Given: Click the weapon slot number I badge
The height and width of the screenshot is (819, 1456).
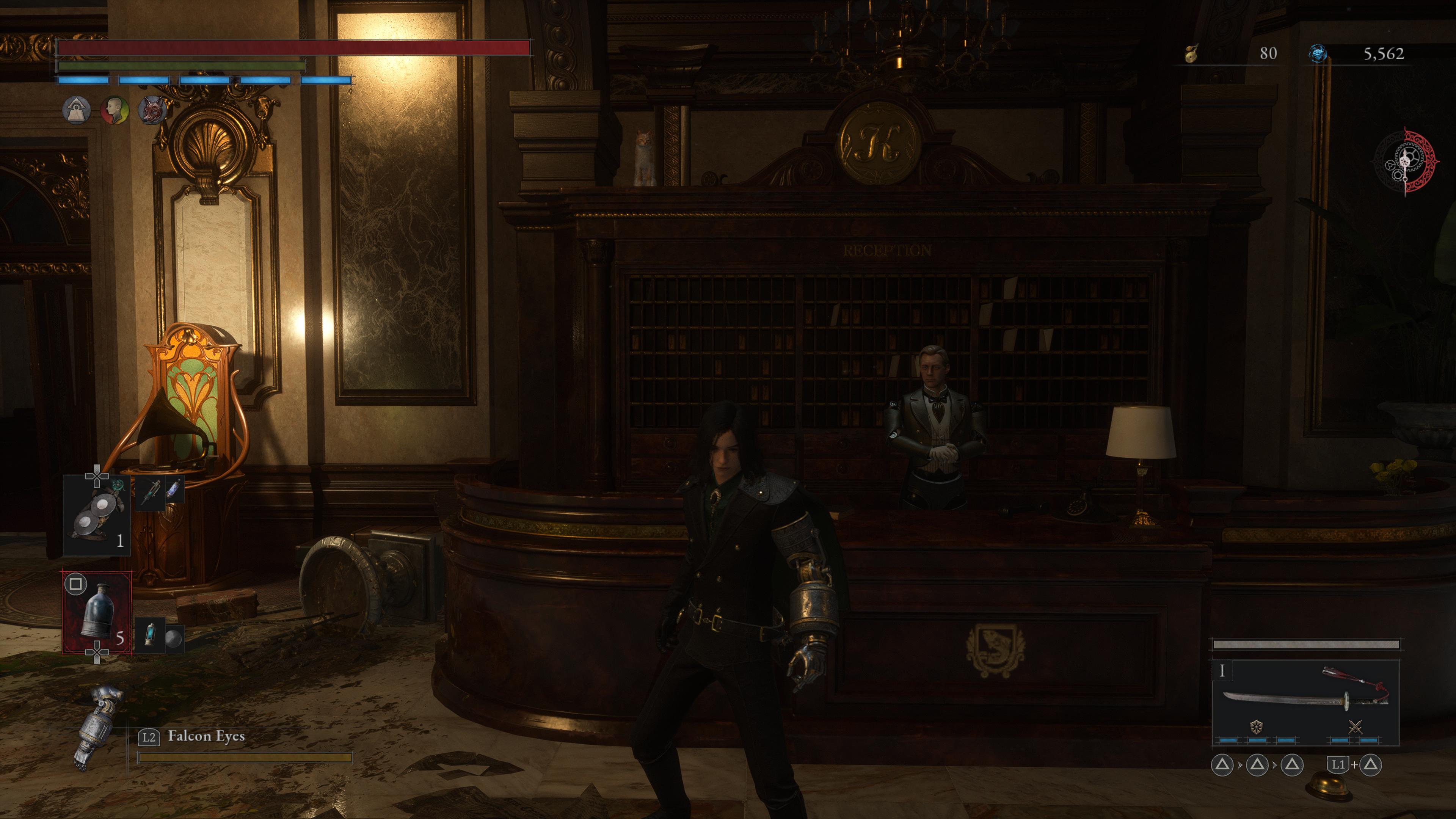Looking at the screenshot, I should click(1222, 671).
